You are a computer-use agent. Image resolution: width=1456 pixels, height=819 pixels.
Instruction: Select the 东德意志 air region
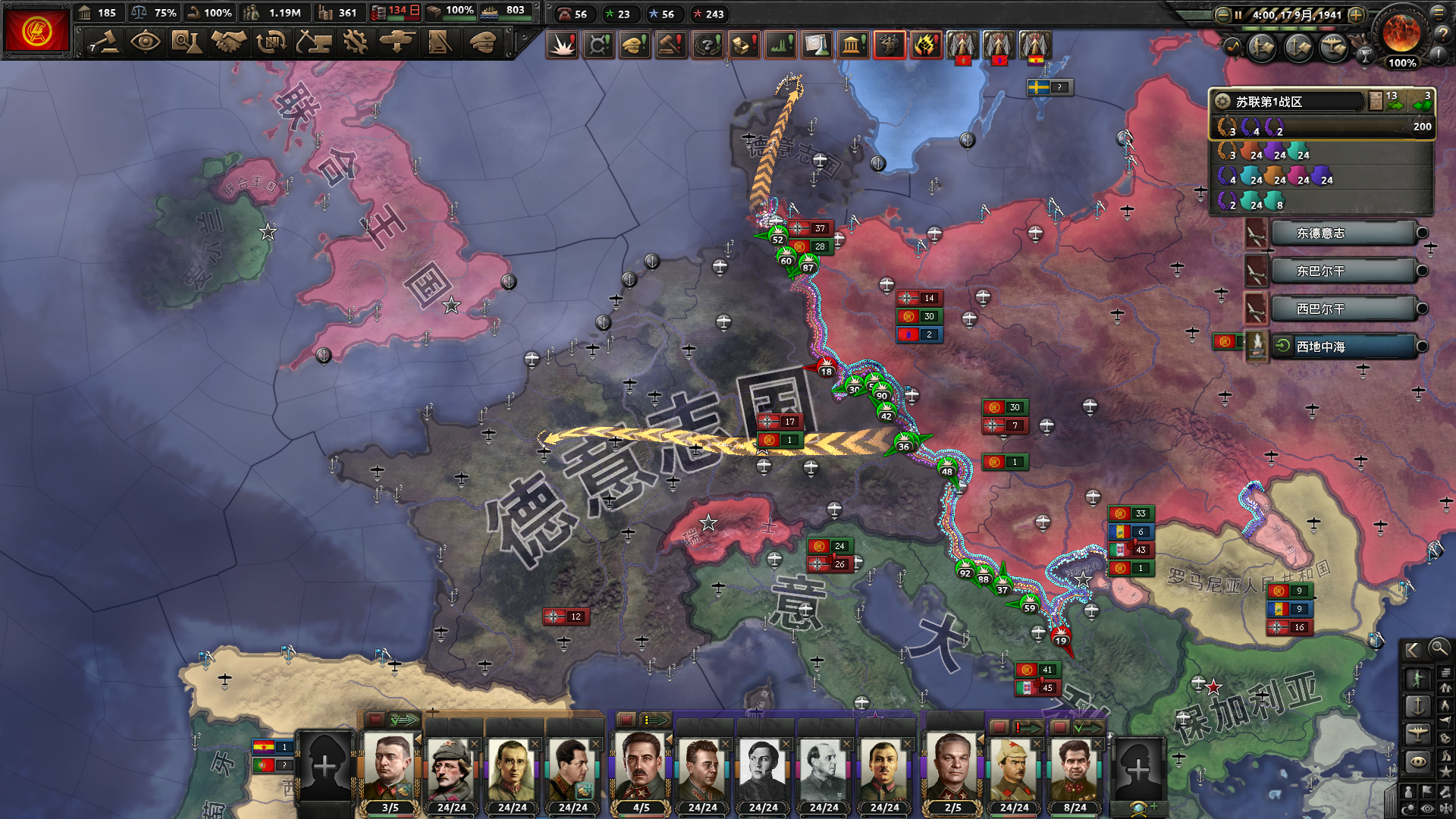[1342, 234]
